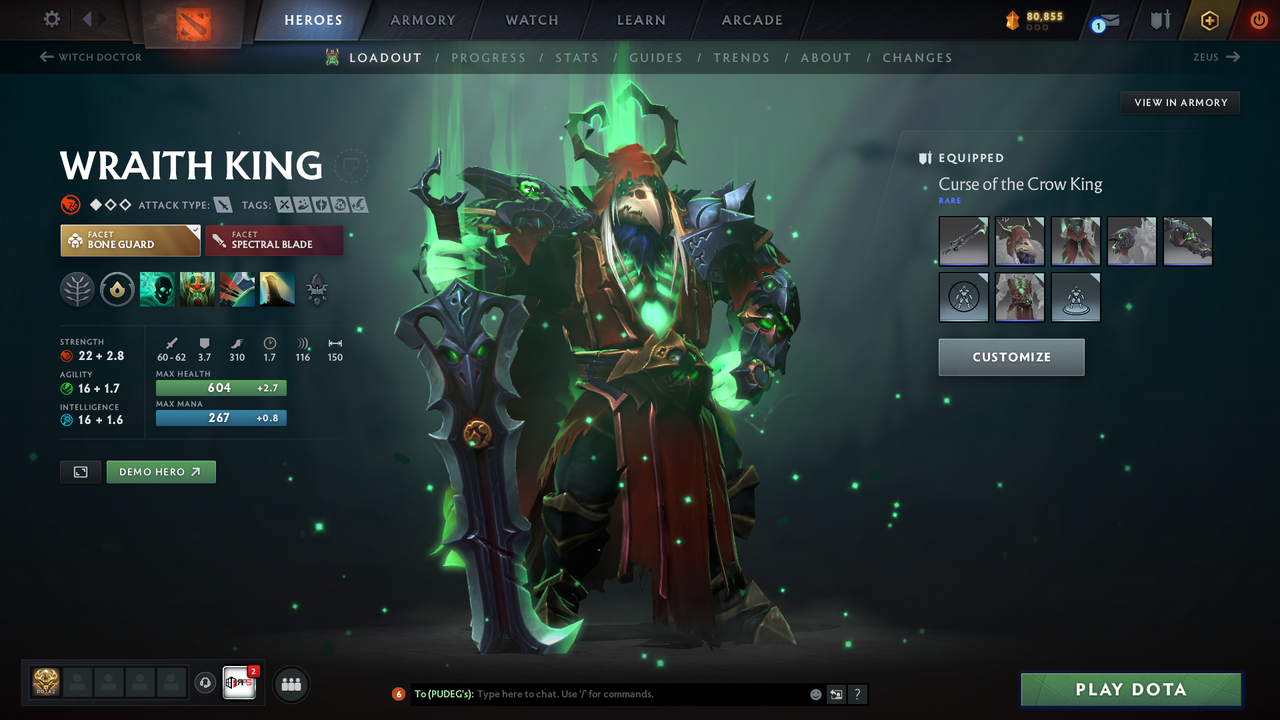The height and width of the screenshot is (720, 1280).
Task: Launch the Demo Hero mode
Action: pyautogui.click(x=160, y=472)
